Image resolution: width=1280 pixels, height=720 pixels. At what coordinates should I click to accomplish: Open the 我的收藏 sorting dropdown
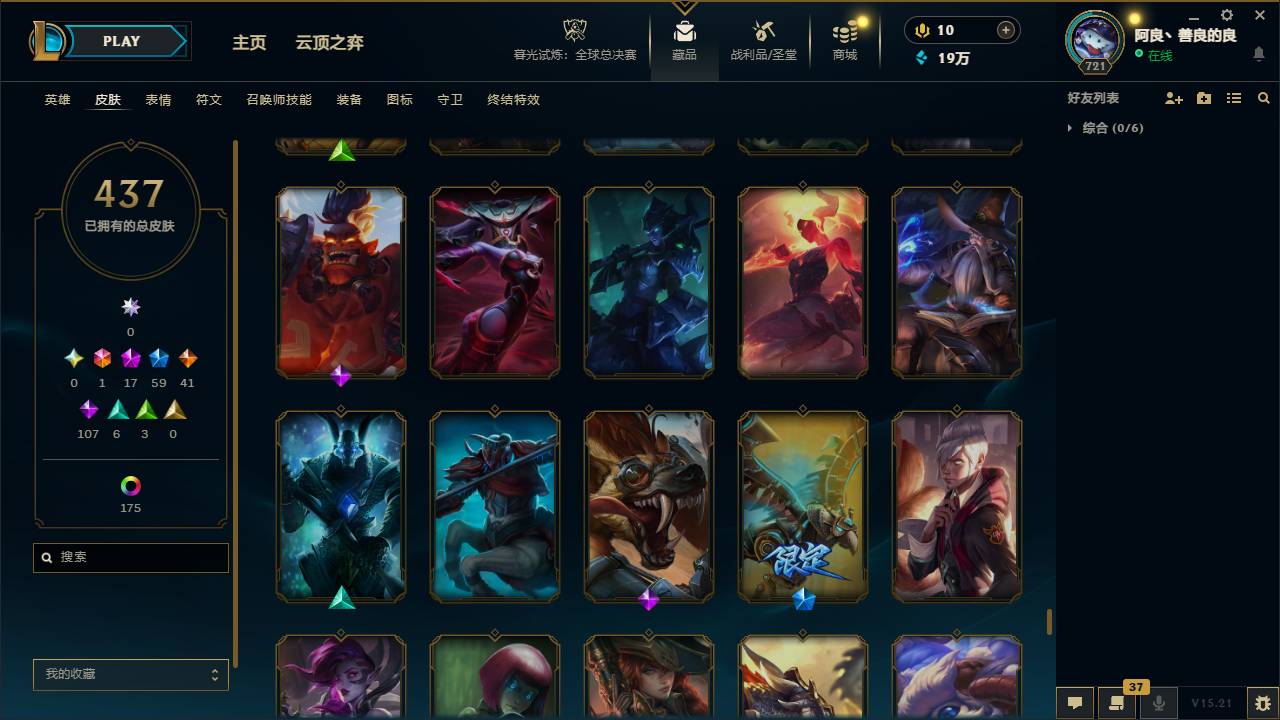(x=130, y=675)
